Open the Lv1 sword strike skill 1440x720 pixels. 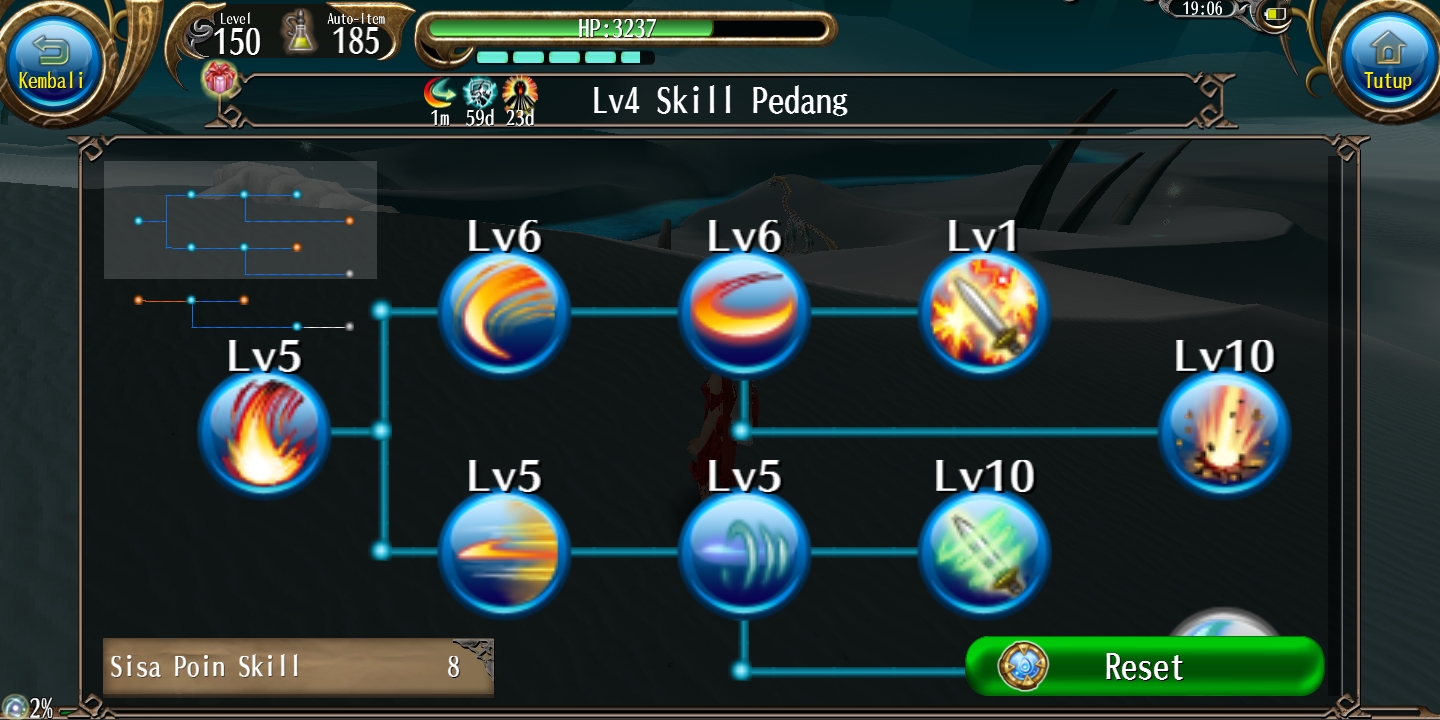984,311
